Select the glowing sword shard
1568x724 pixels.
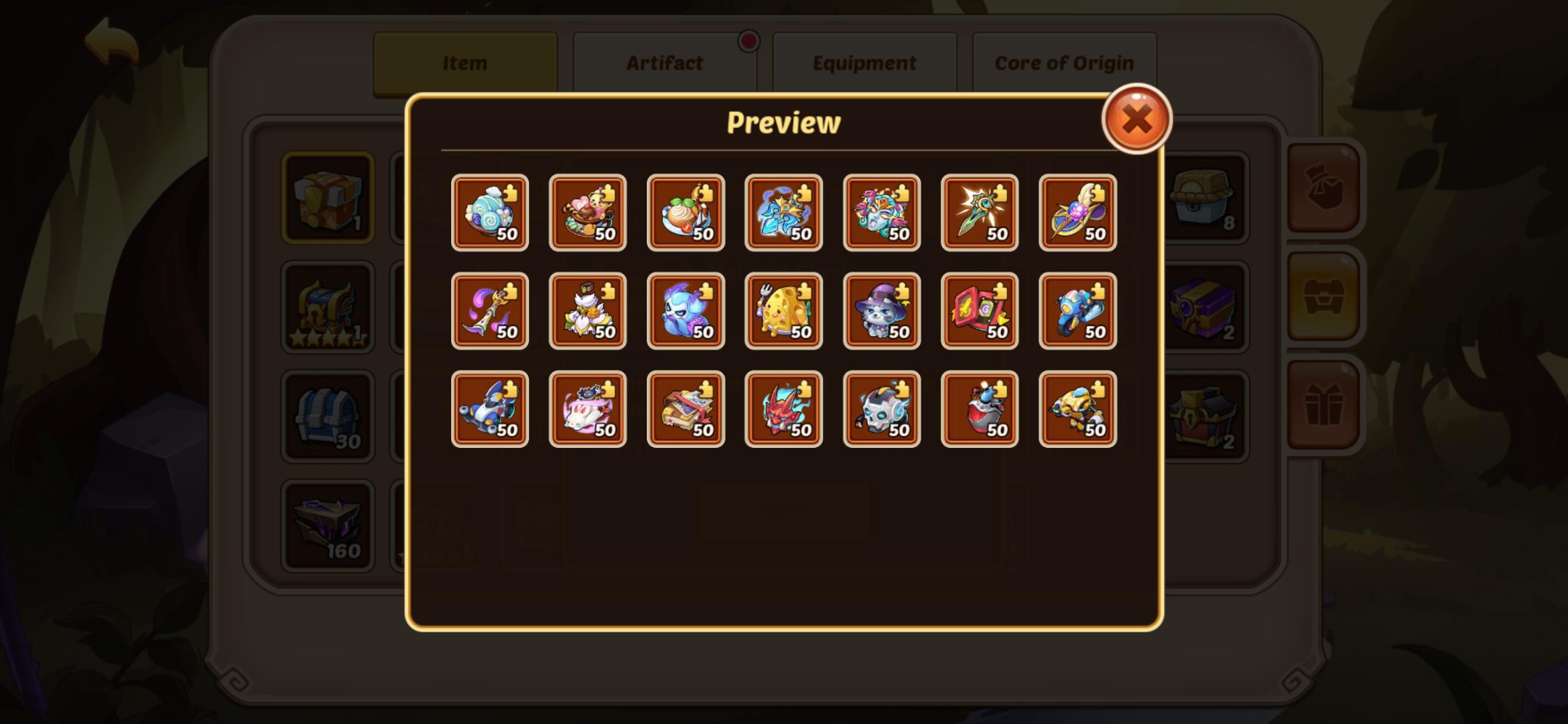tap(979, 213)
